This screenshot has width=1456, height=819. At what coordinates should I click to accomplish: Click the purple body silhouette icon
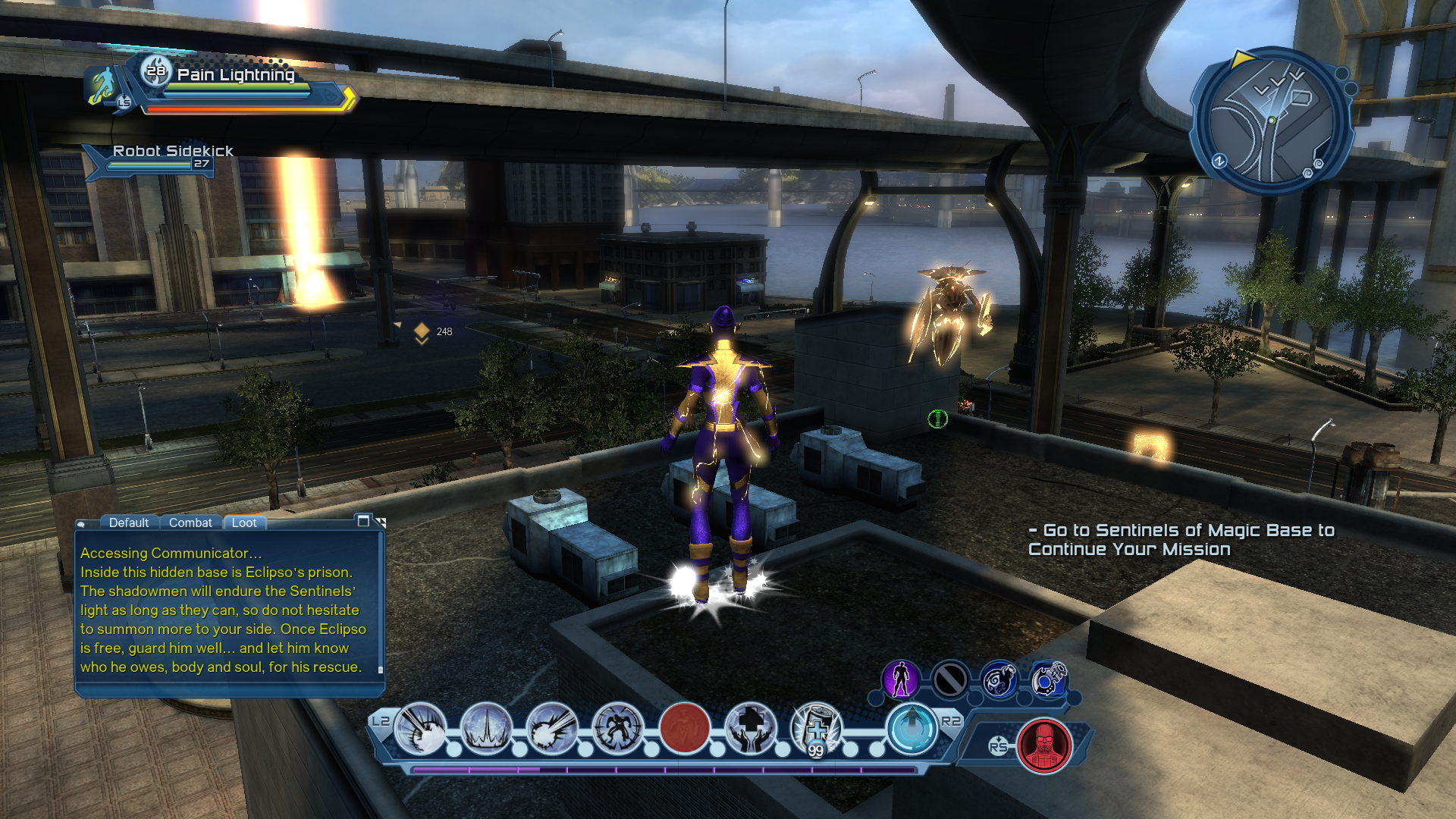click(901, 679)
